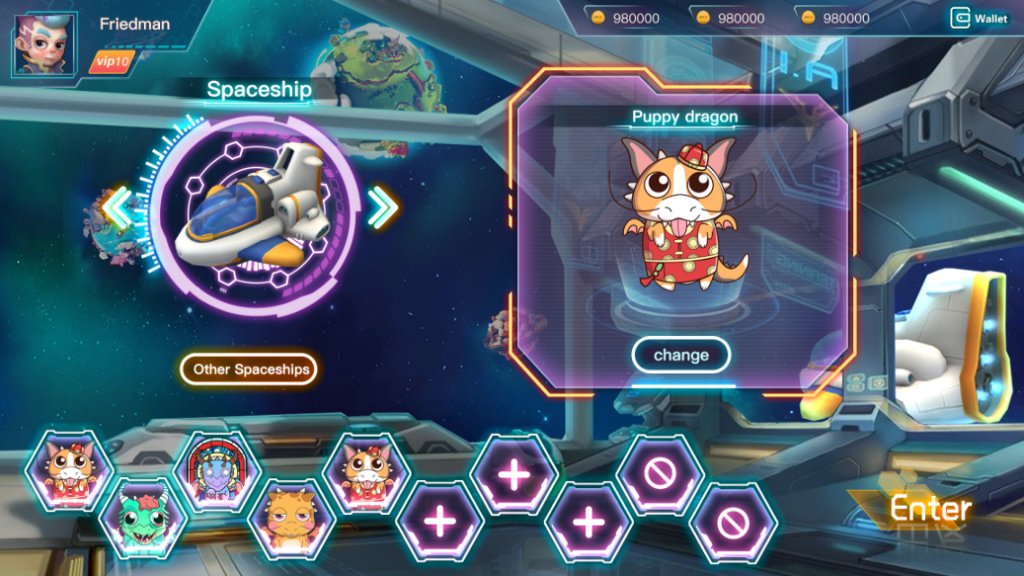The width and height of the screenshot is (1024, 576).
Task: Click Friedman's player avatar
Action: pyautogui.click(x=44, y=45)
